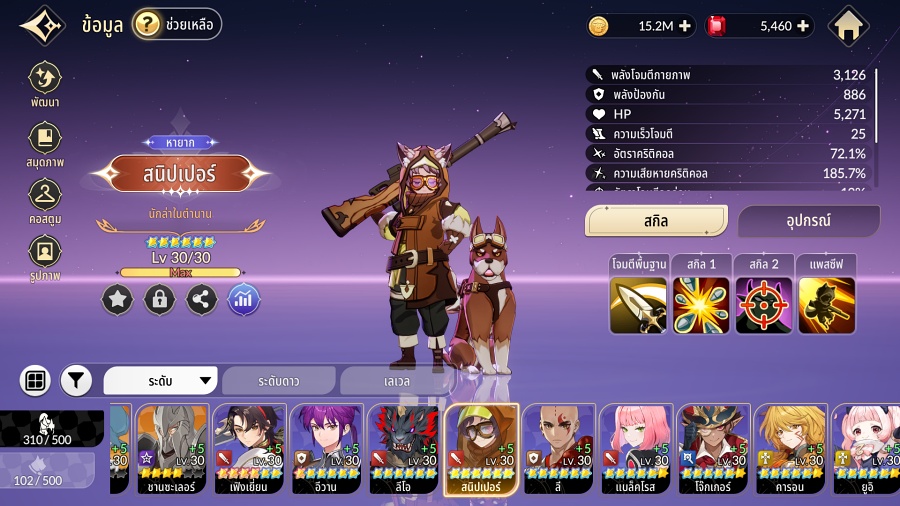The height and width of the screenshot is (506, 900).
Task: Share this hero with share button
Action: 202,299
